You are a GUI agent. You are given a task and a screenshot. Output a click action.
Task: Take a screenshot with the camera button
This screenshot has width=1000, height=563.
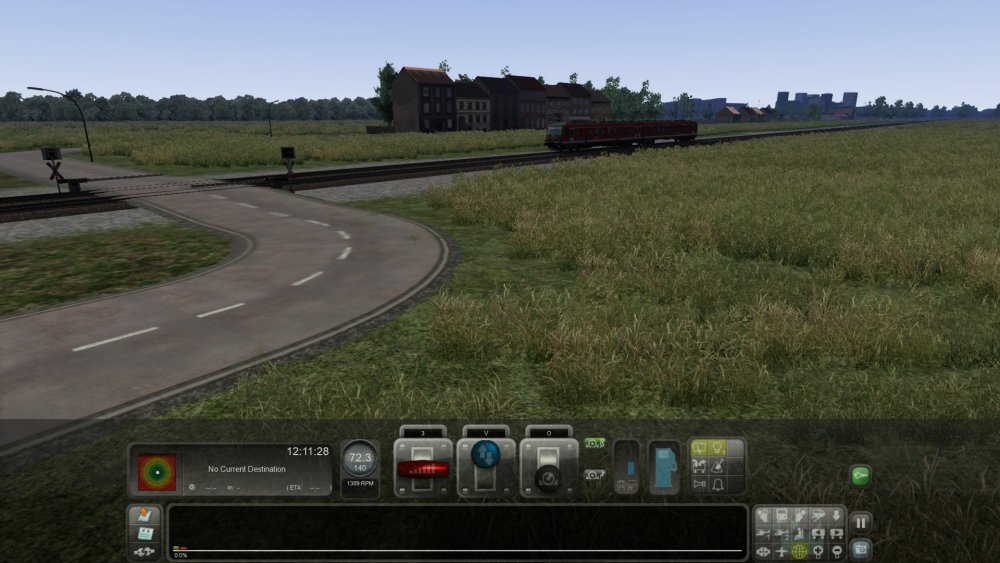[860, 549]
